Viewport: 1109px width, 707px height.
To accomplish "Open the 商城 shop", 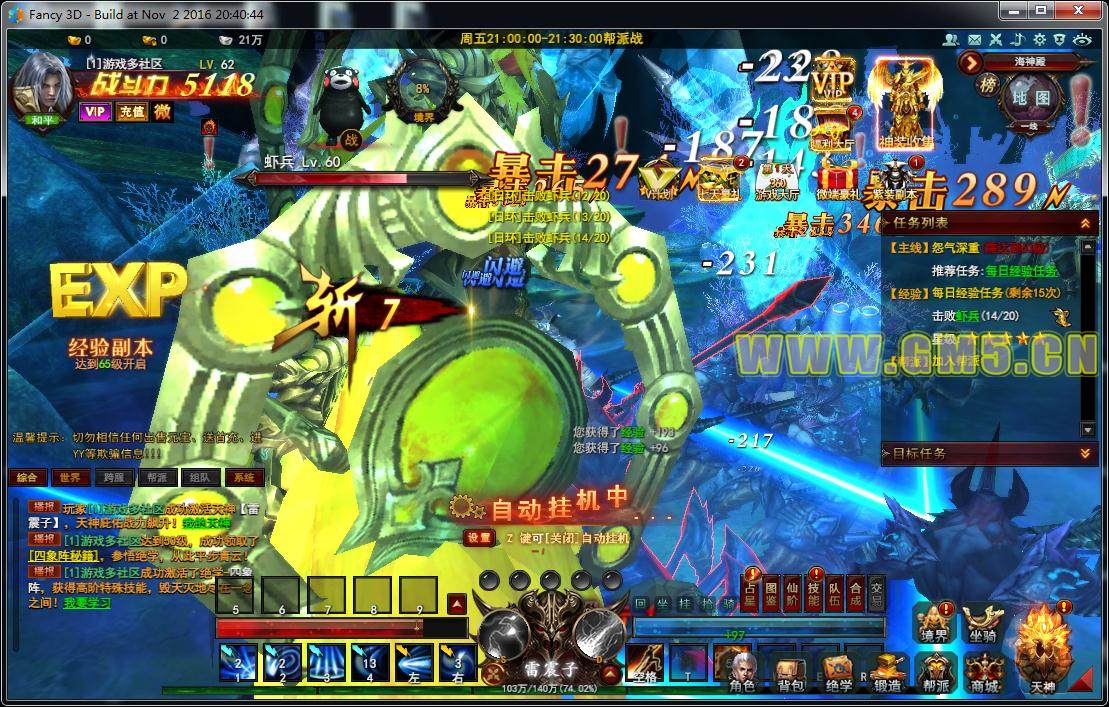I will pyautogui.click(x=985, y=672).
